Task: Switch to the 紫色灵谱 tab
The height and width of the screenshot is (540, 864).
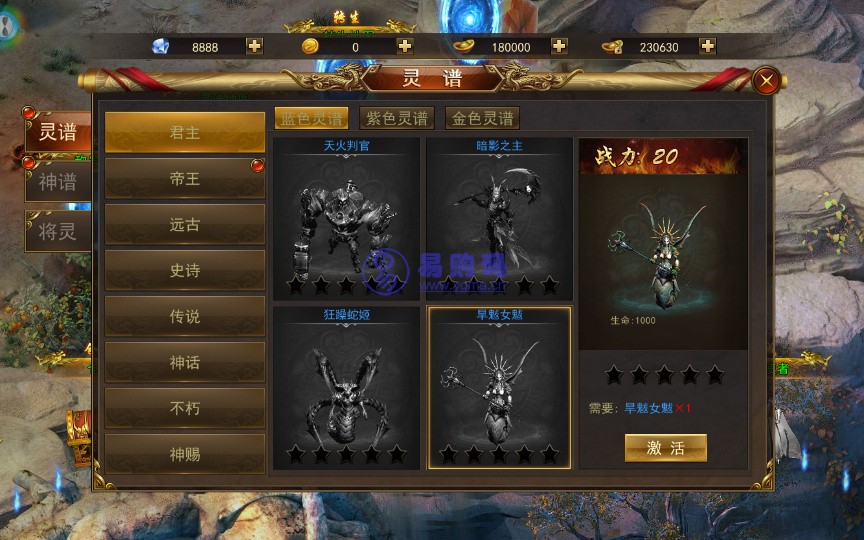Action: (397, 118)
